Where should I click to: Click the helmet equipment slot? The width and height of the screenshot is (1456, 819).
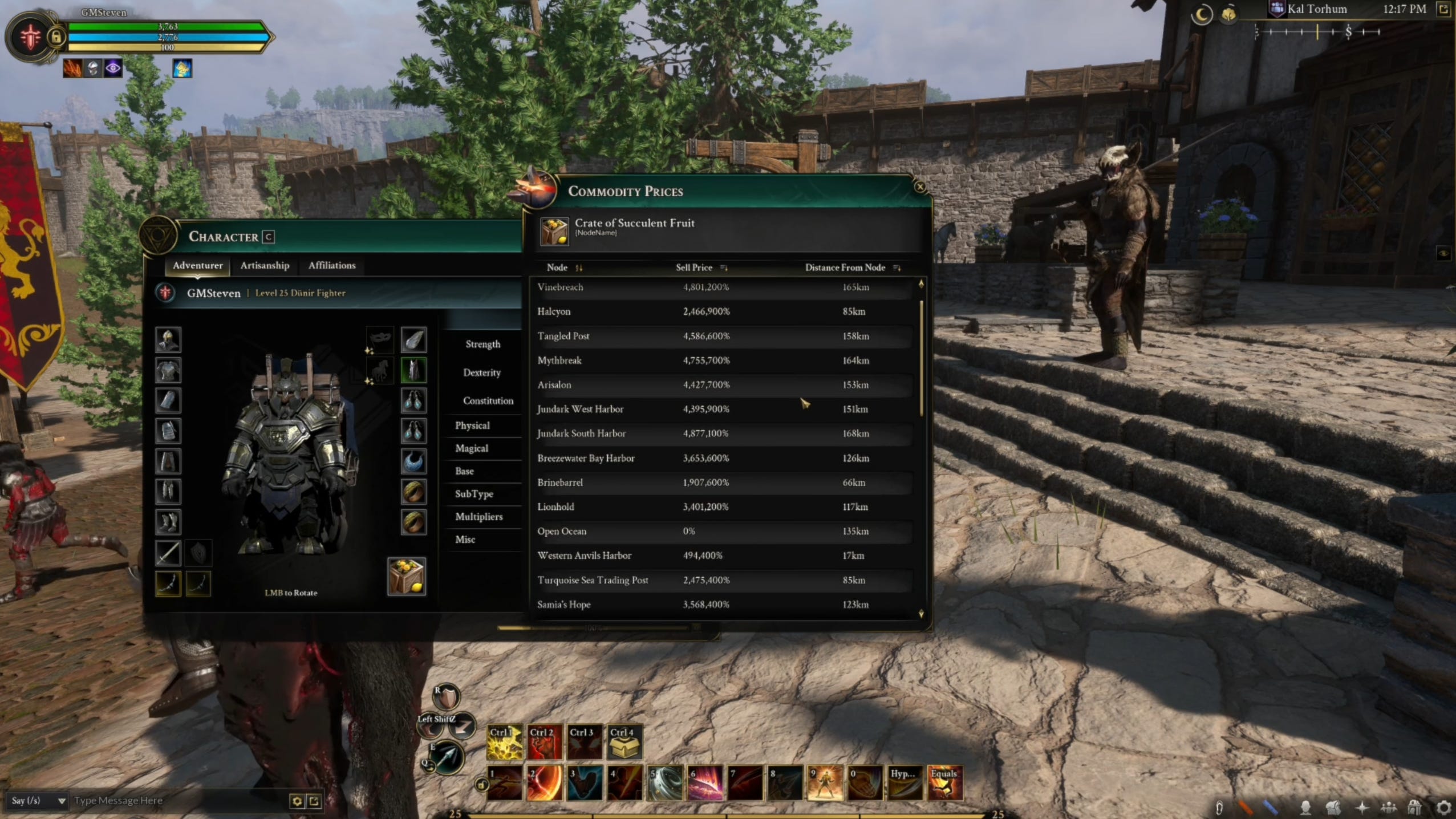pyautogui.click(x=168, y=340)
